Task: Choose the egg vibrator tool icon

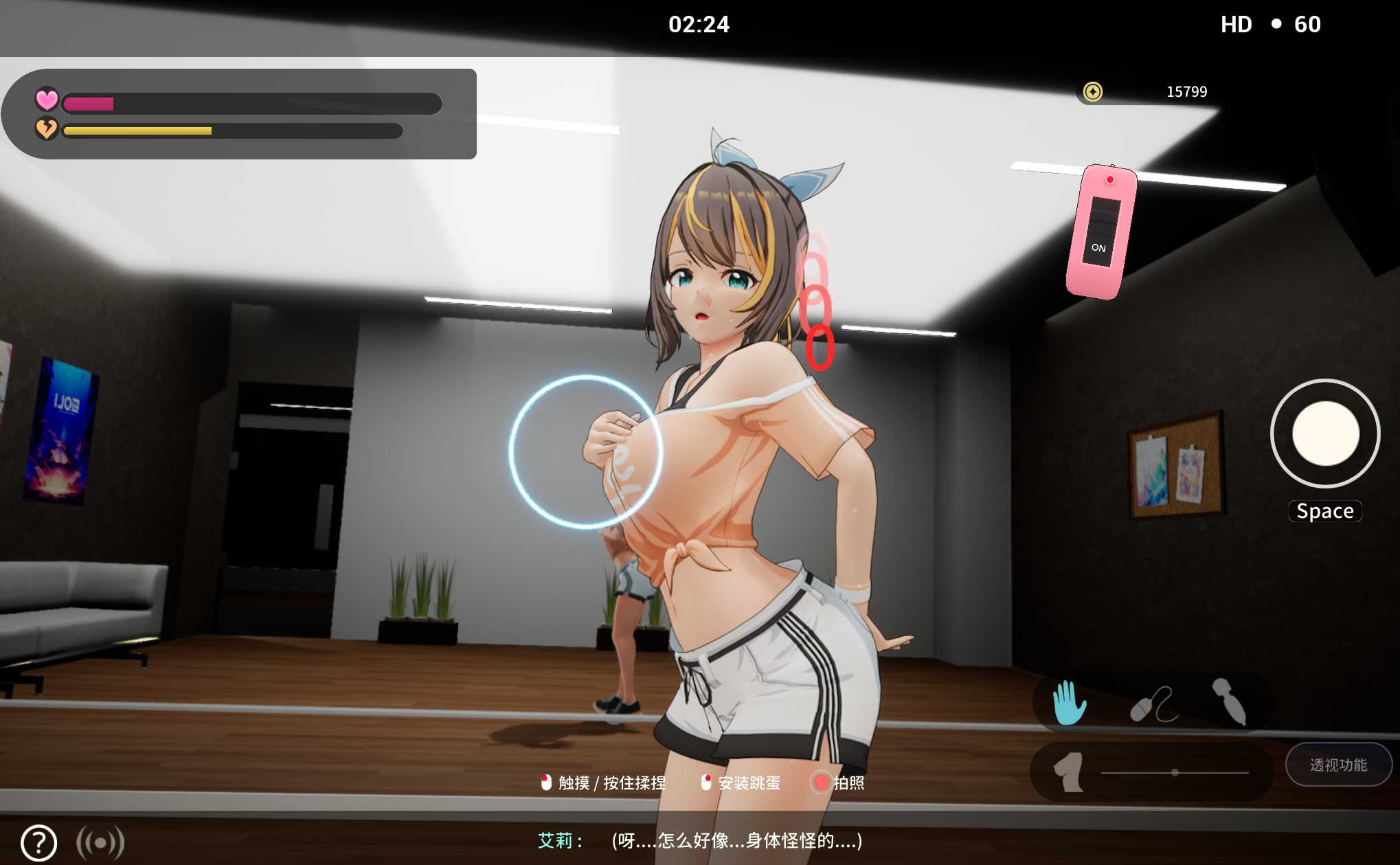Action: 1153,705
